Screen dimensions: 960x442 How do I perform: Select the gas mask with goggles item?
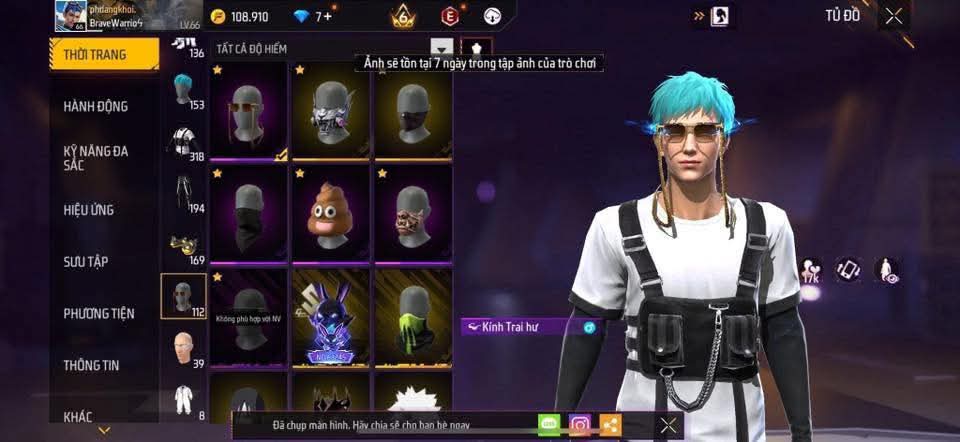330,110
